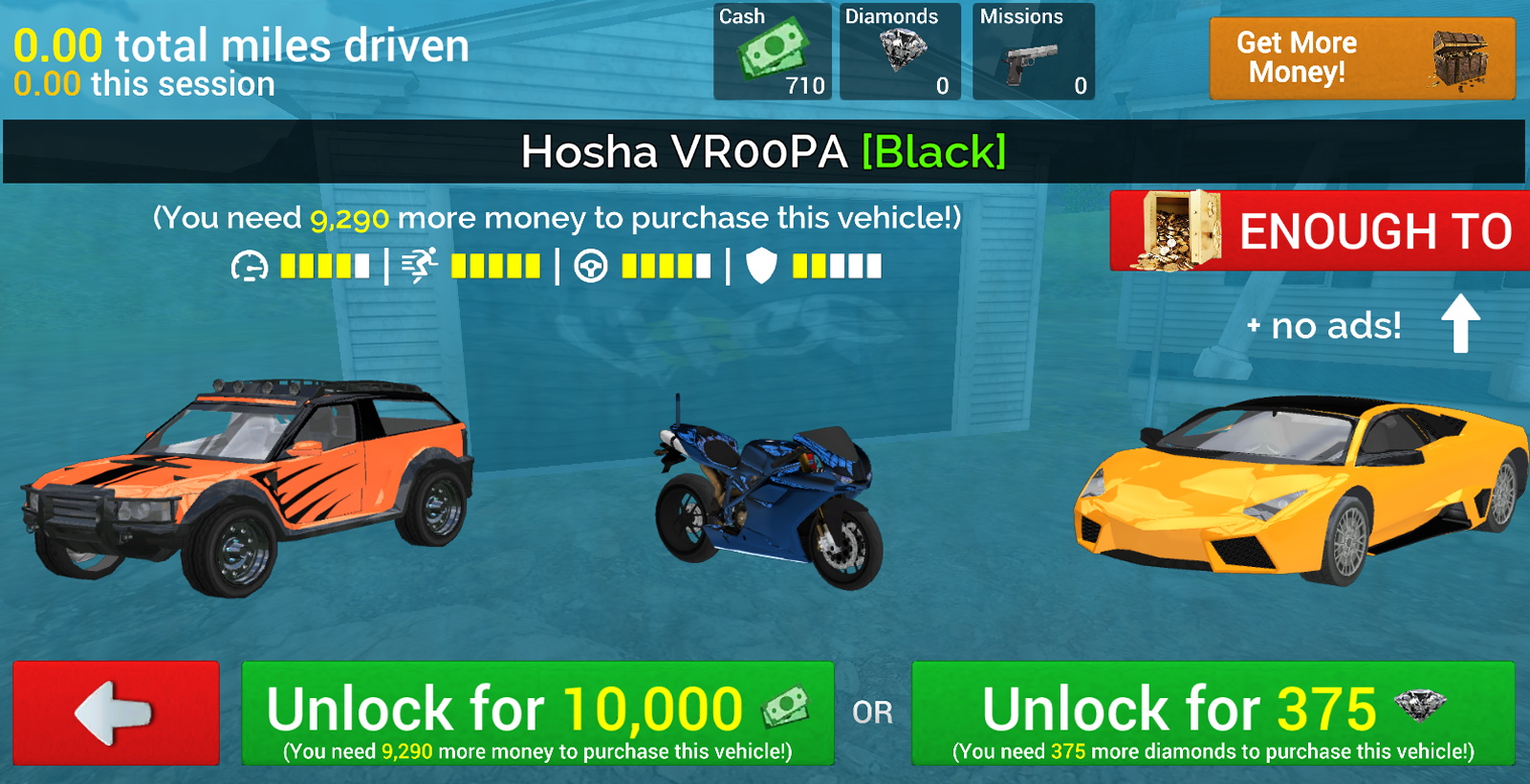Open the Missions panel

click(x=1033, y=53)
